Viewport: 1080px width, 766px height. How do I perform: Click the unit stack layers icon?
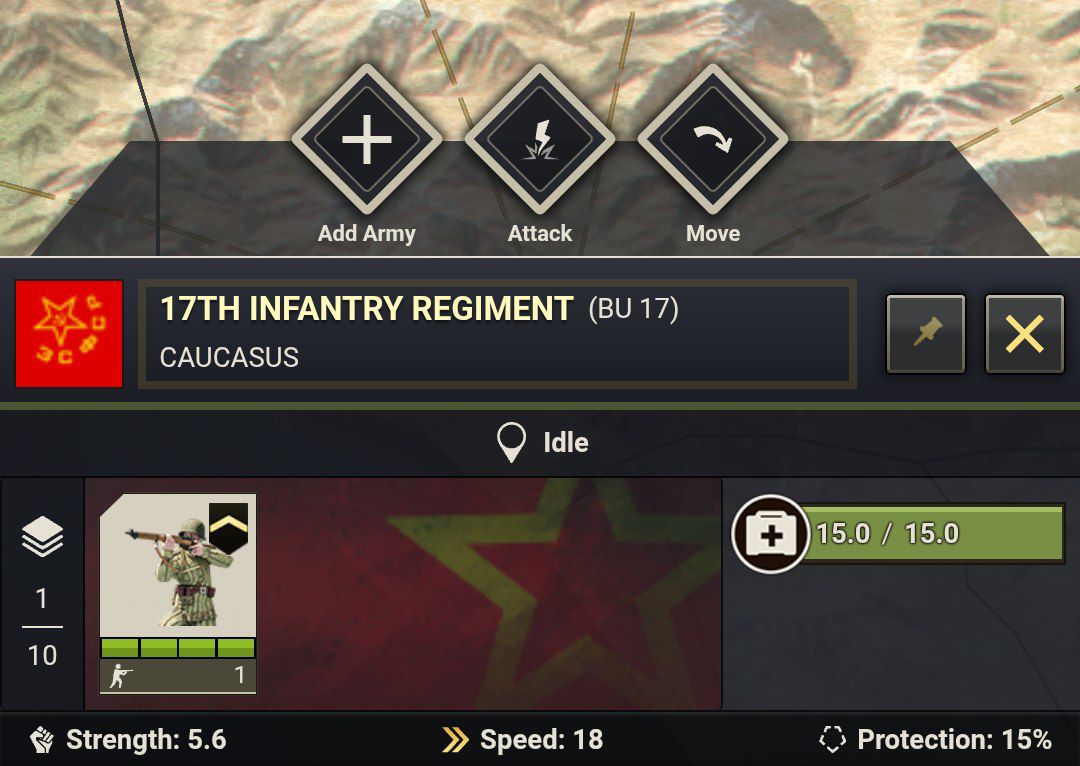pyautogui.click(x=42, y=539)
